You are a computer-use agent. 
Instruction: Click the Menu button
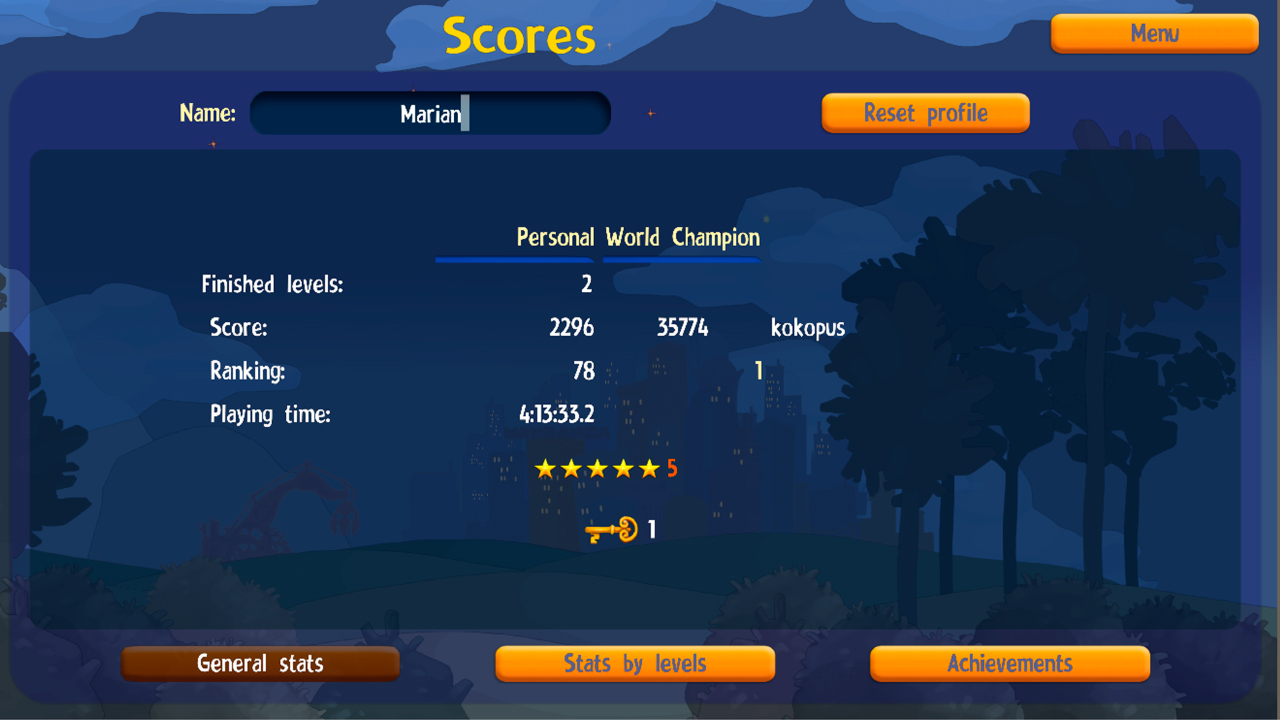(x=1154, y=33)
